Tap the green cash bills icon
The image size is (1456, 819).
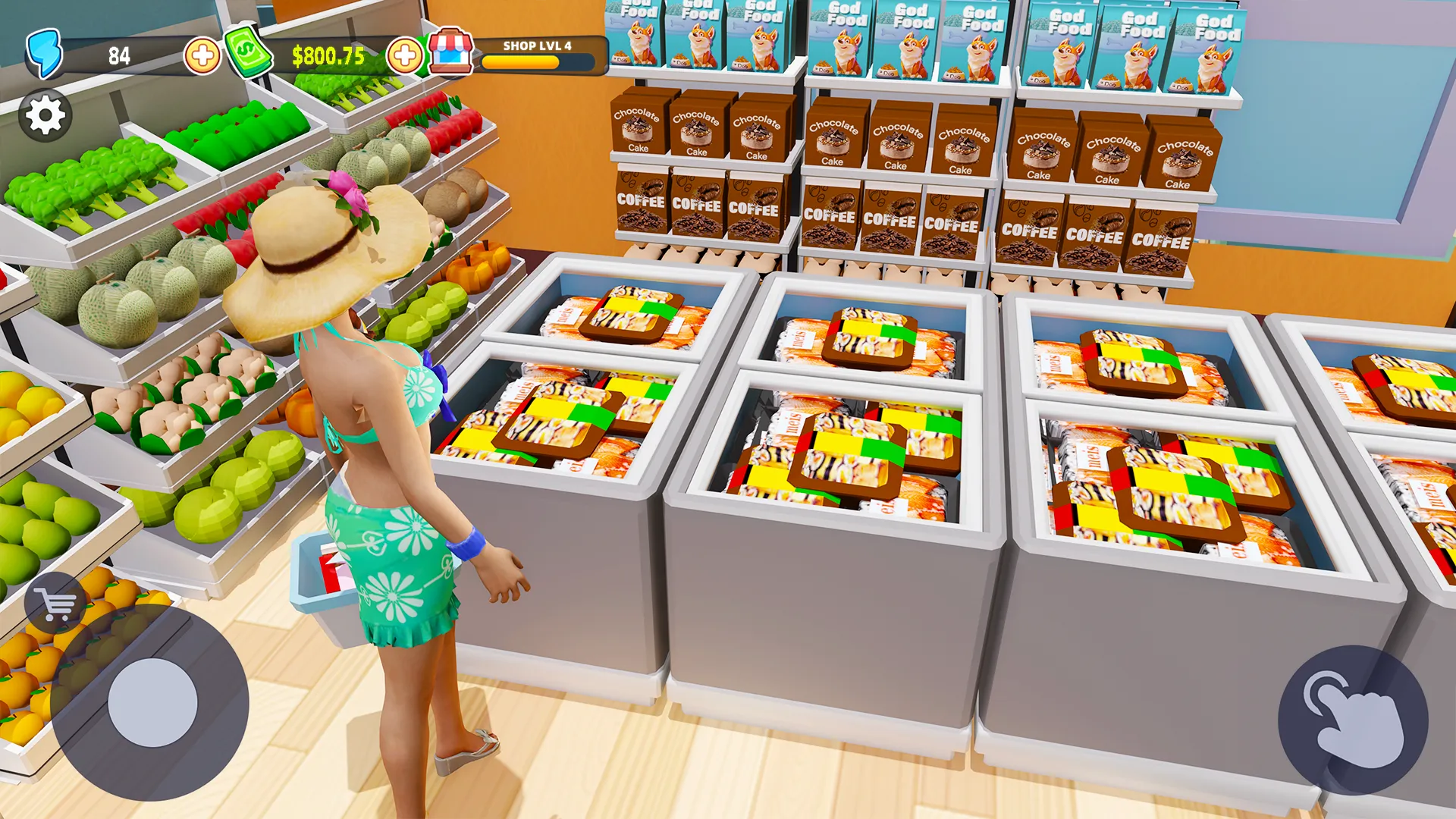[x=247, y=52]
